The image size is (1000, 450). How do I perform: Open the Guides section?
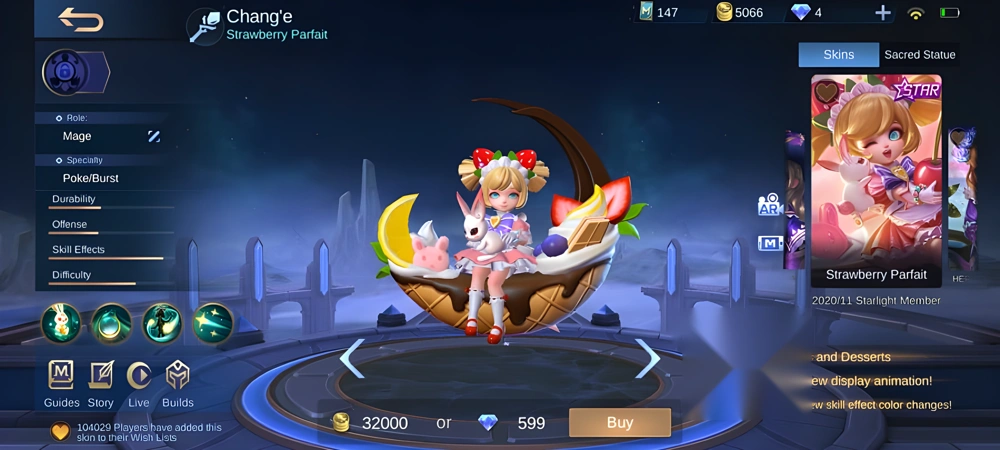pyautogui.click(x=61, y=382)
